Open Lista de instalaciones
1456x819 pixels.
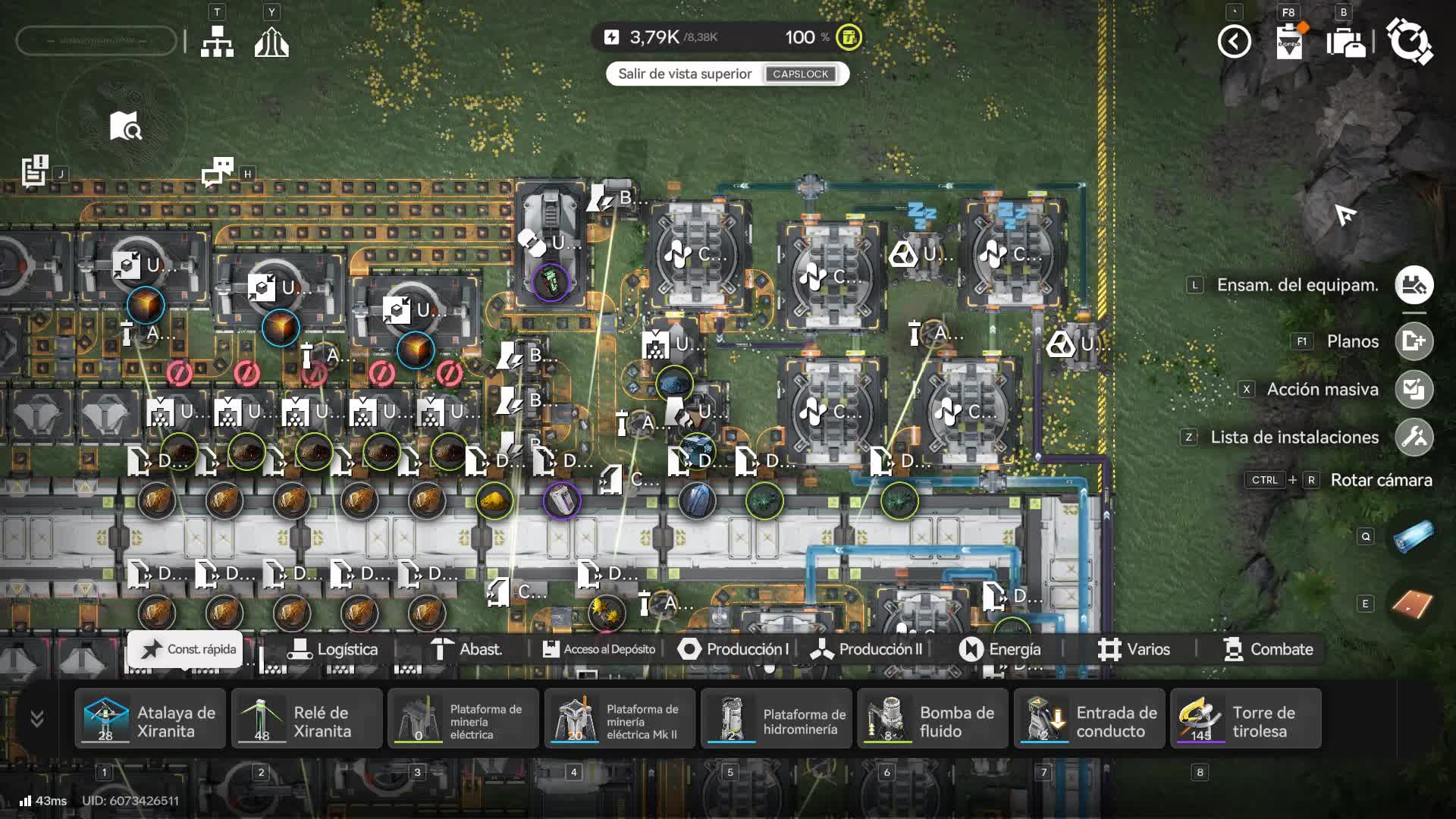(x=1414, y=437)
